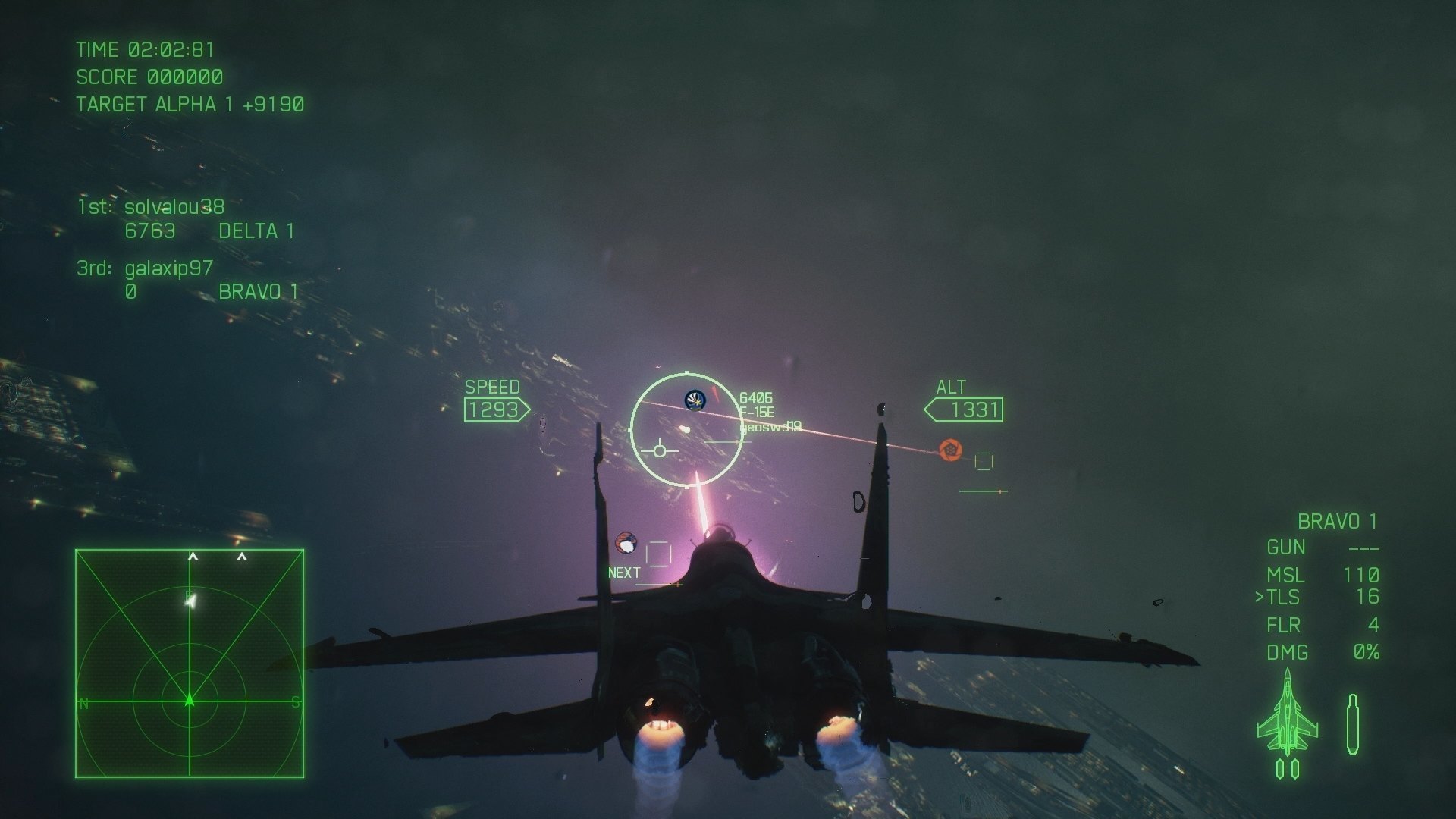Select galaxip97 in the ranking list
The height and width of the screenshot is (819, 1456).
tap(168, 268)
